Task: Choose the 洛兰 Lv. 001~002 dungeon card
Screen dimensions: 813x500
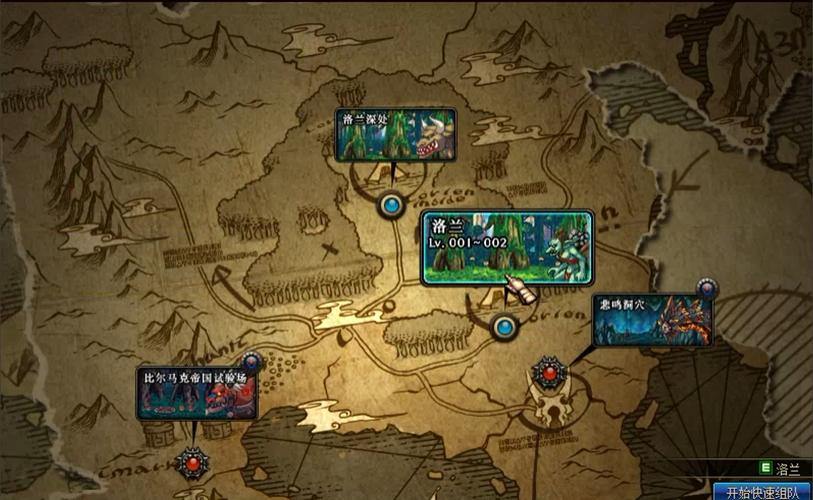Action: 506,248
